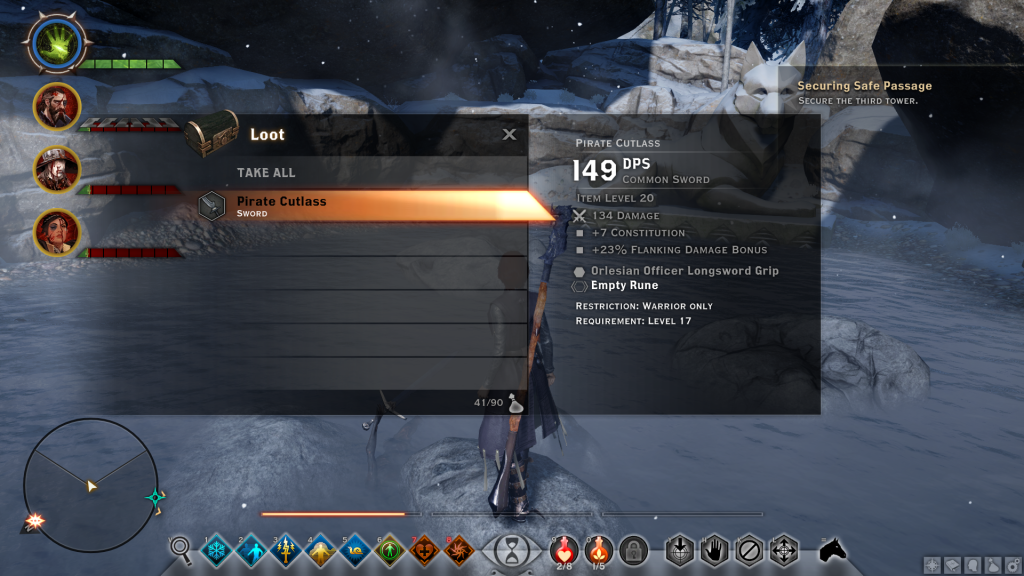1024x576 pixels.
Task: Open the gear settings icon
Action: [x=1010, y=565]
